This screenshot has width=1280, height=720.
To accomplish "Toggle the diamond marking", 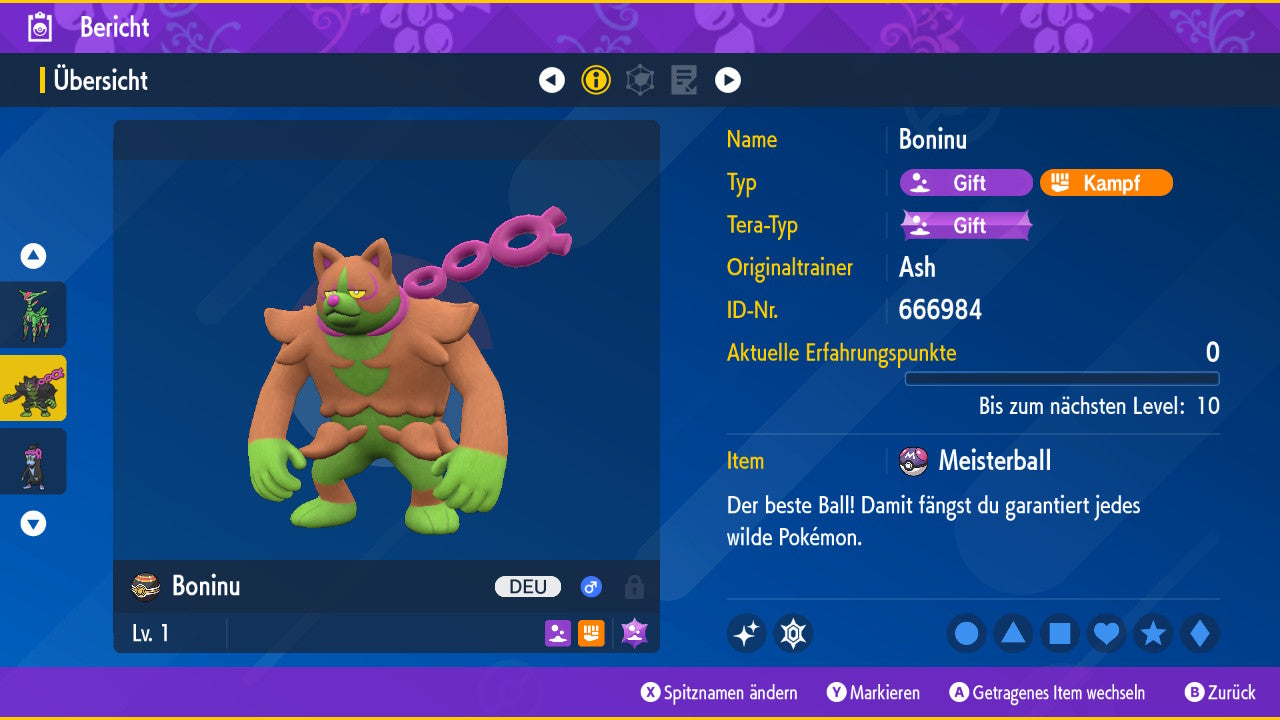I will pos(1199,634).
